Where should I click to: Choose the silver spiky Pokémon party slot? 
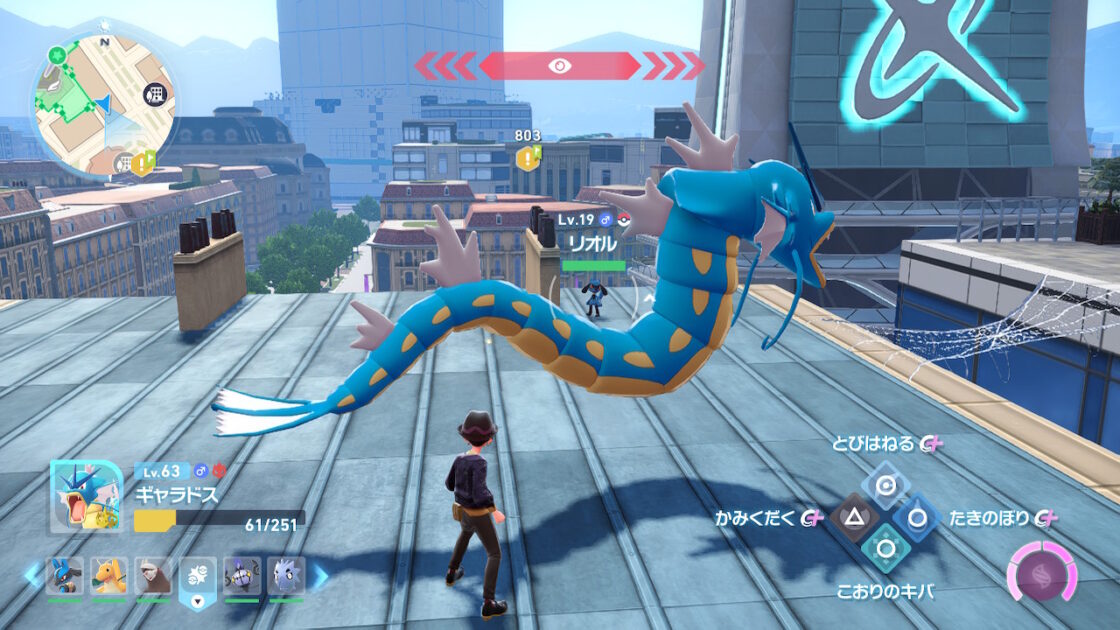click(286, 576)
